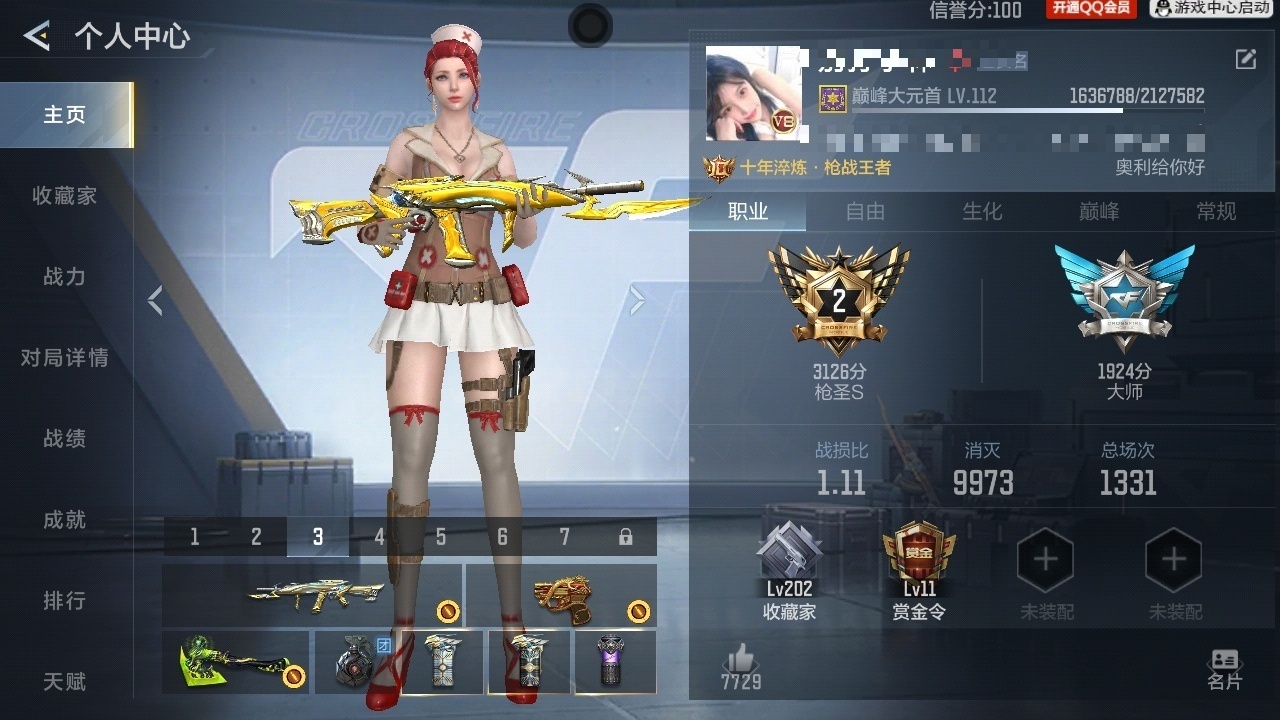Viewport: 1280px width, 720px height.
Task: Open the 赏金令 bounty badge
Action: pyautogui.click(x=918, y=572)
